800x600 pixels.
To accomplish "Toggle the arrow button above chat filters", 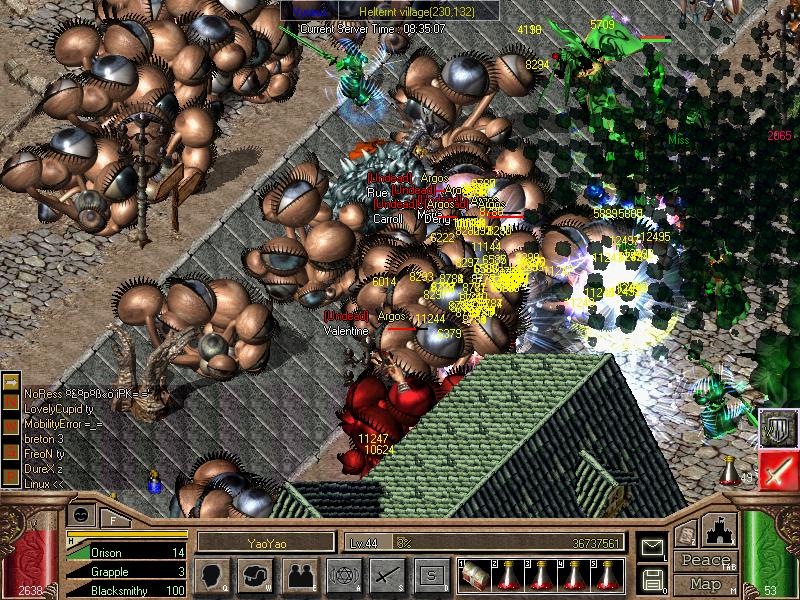I will click(12, 382).
